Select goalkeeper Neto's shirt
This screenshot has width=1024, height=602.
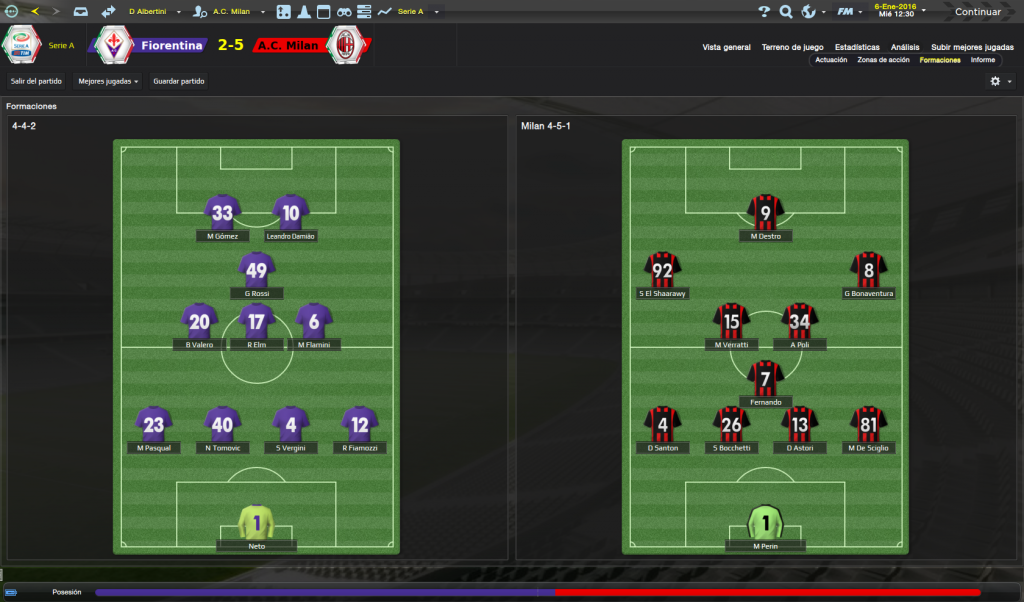[x=256, y=522]
